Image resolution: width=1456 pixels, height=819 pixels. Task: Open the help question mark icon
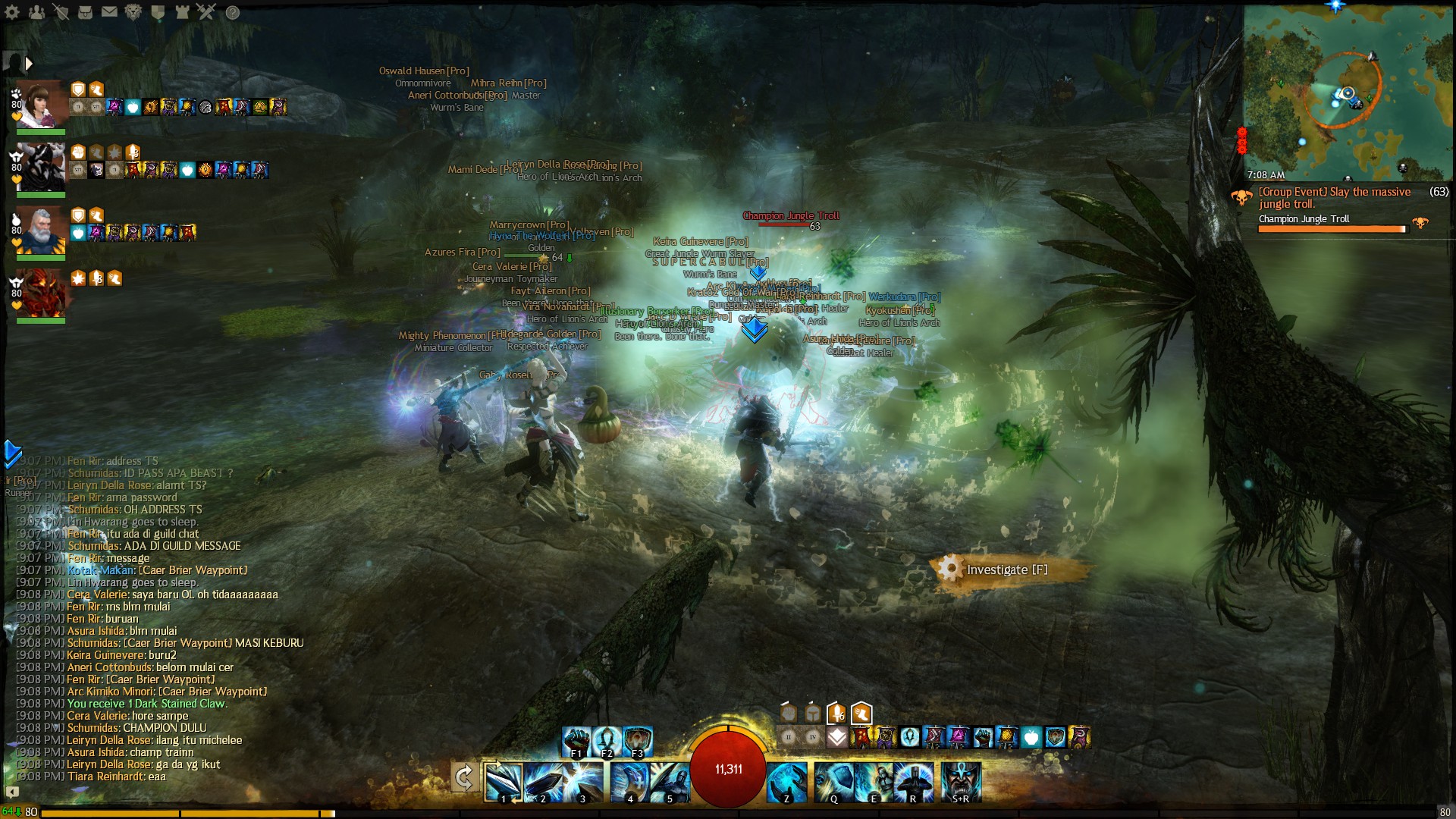[x=230, y=12]
